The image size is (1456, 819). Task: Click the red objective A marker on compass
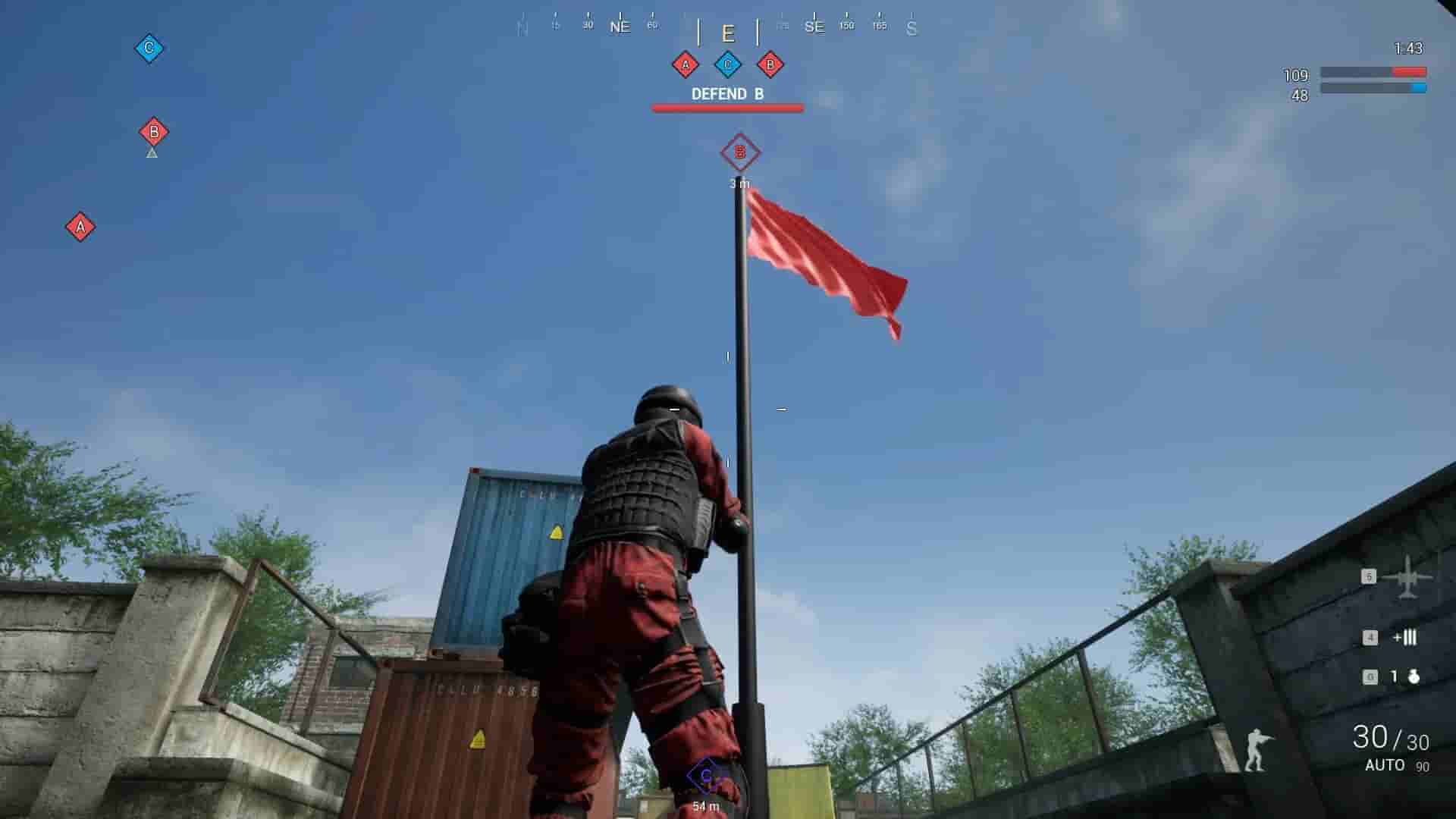[x=686, y=66]
